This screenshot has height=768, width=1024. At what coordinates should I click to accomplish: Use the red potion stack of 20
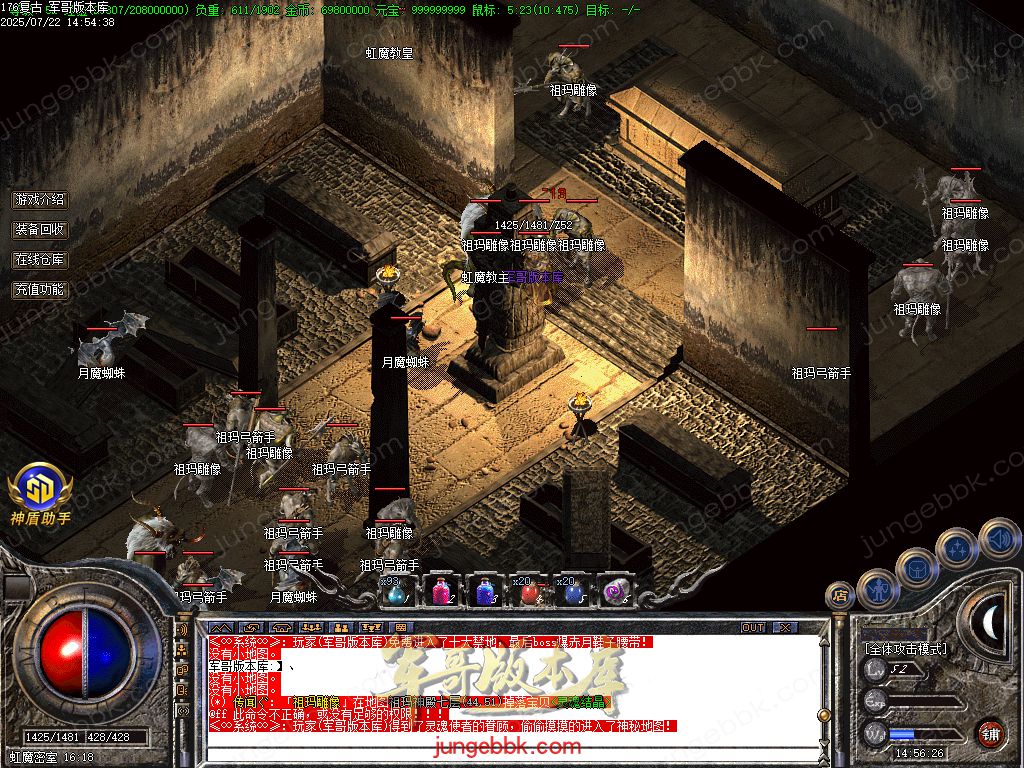tap(529, 592)
